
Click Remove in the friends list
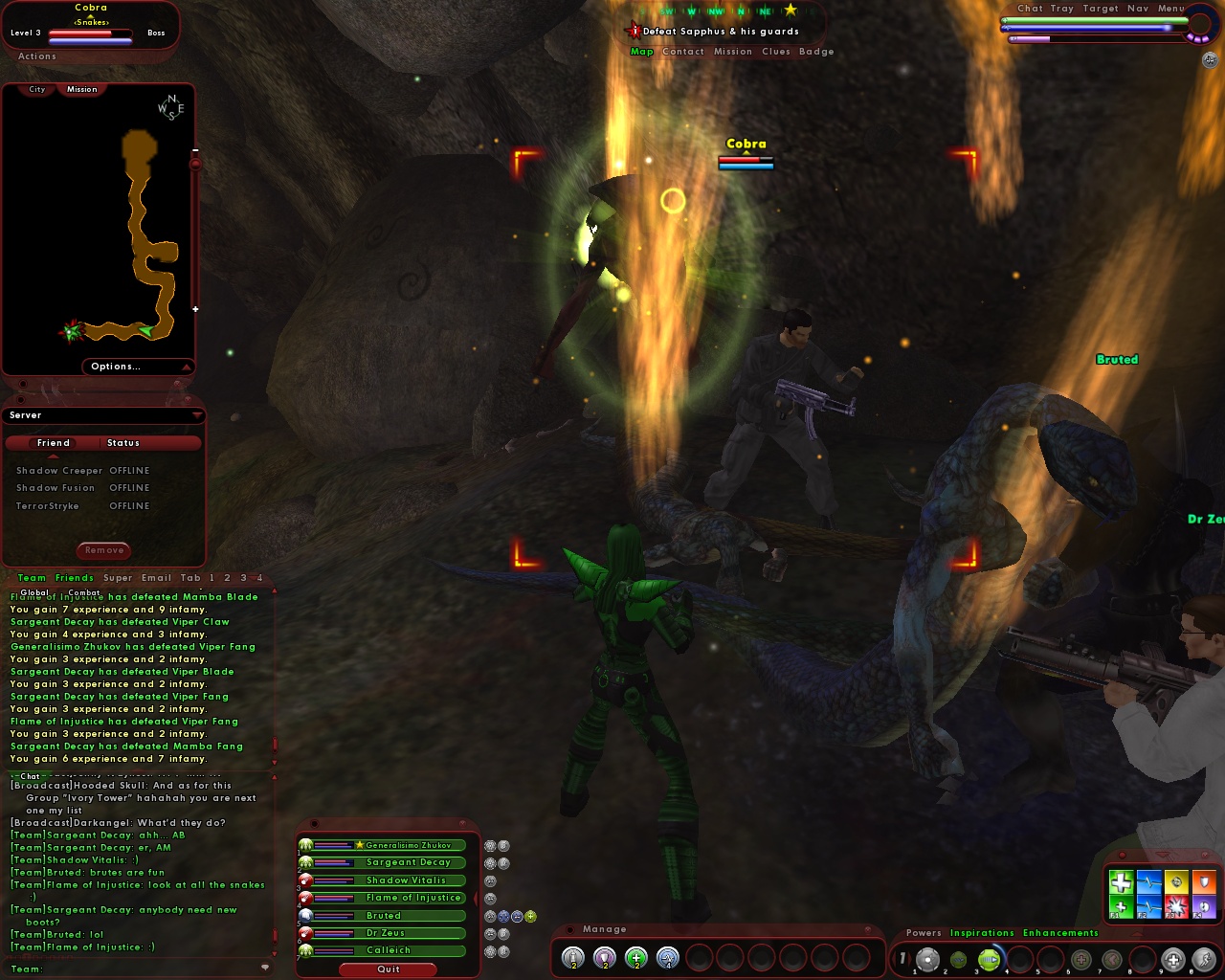click(102, 550)
